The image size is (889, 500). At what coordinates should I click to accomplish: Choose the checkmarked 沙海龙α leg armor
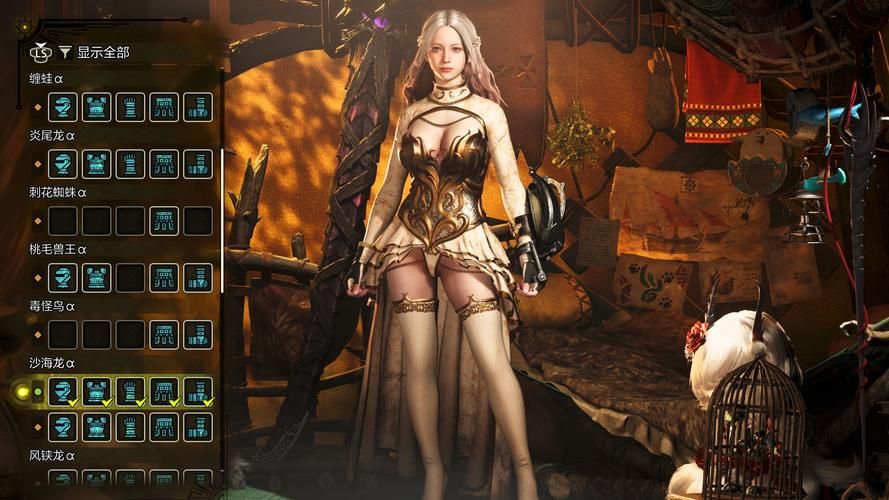click(198, 392)
